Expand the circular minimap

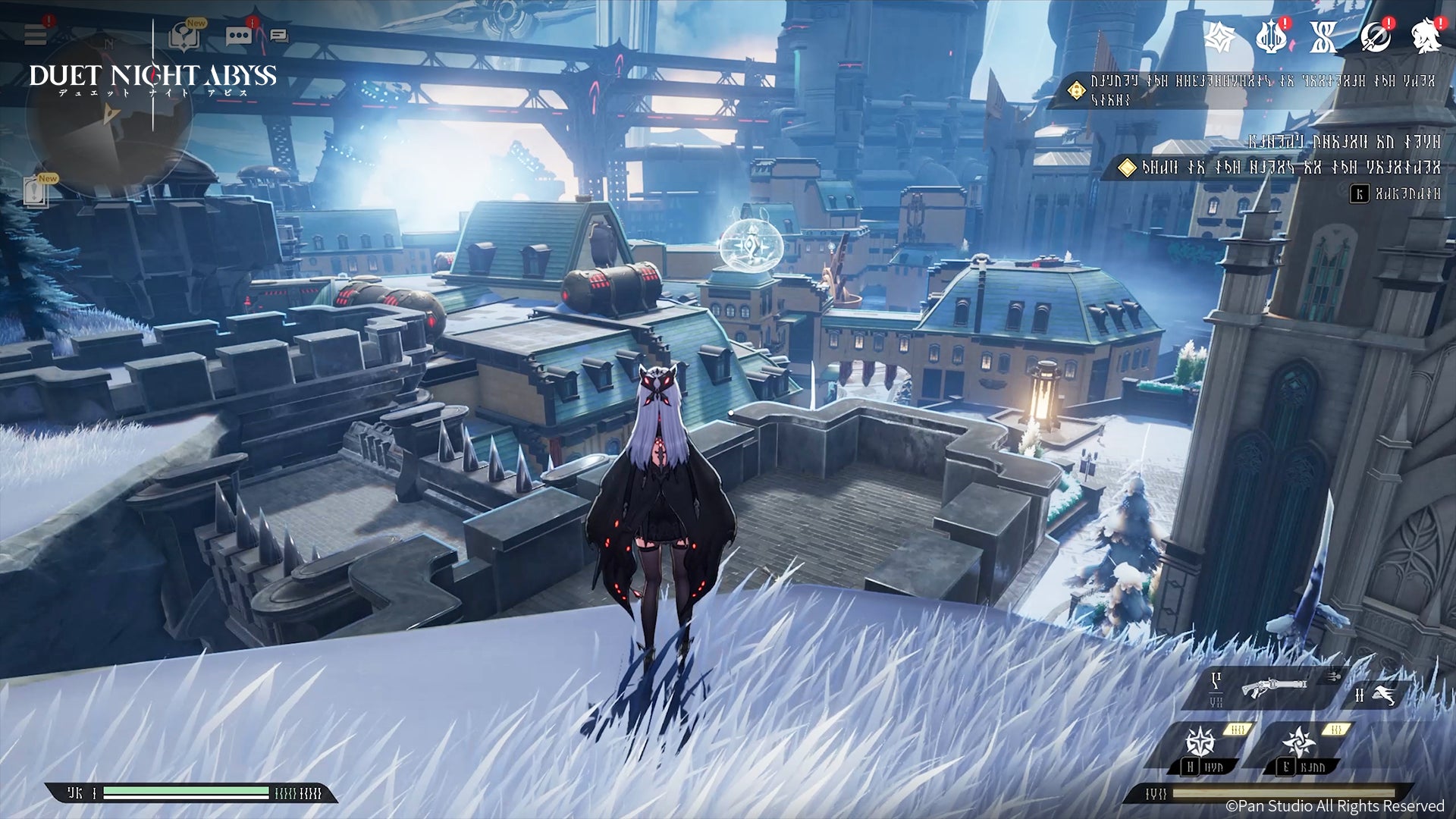click(x=108, y=114)
